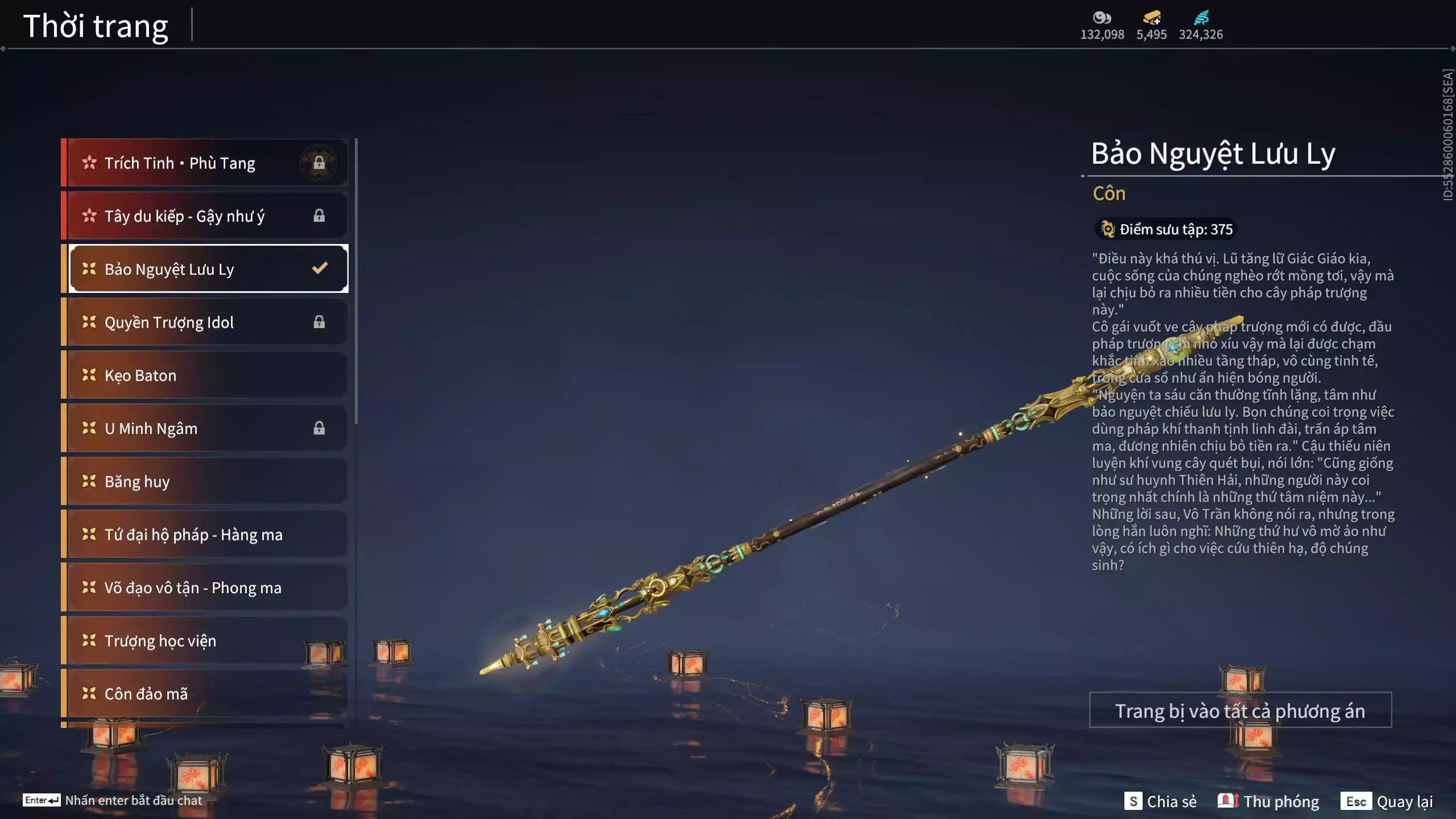Select Bảo Nguyệt Lưu Ly in the list
This screenshot has width=1456, height=819.
pyautogui.click(x=205, y=269)
